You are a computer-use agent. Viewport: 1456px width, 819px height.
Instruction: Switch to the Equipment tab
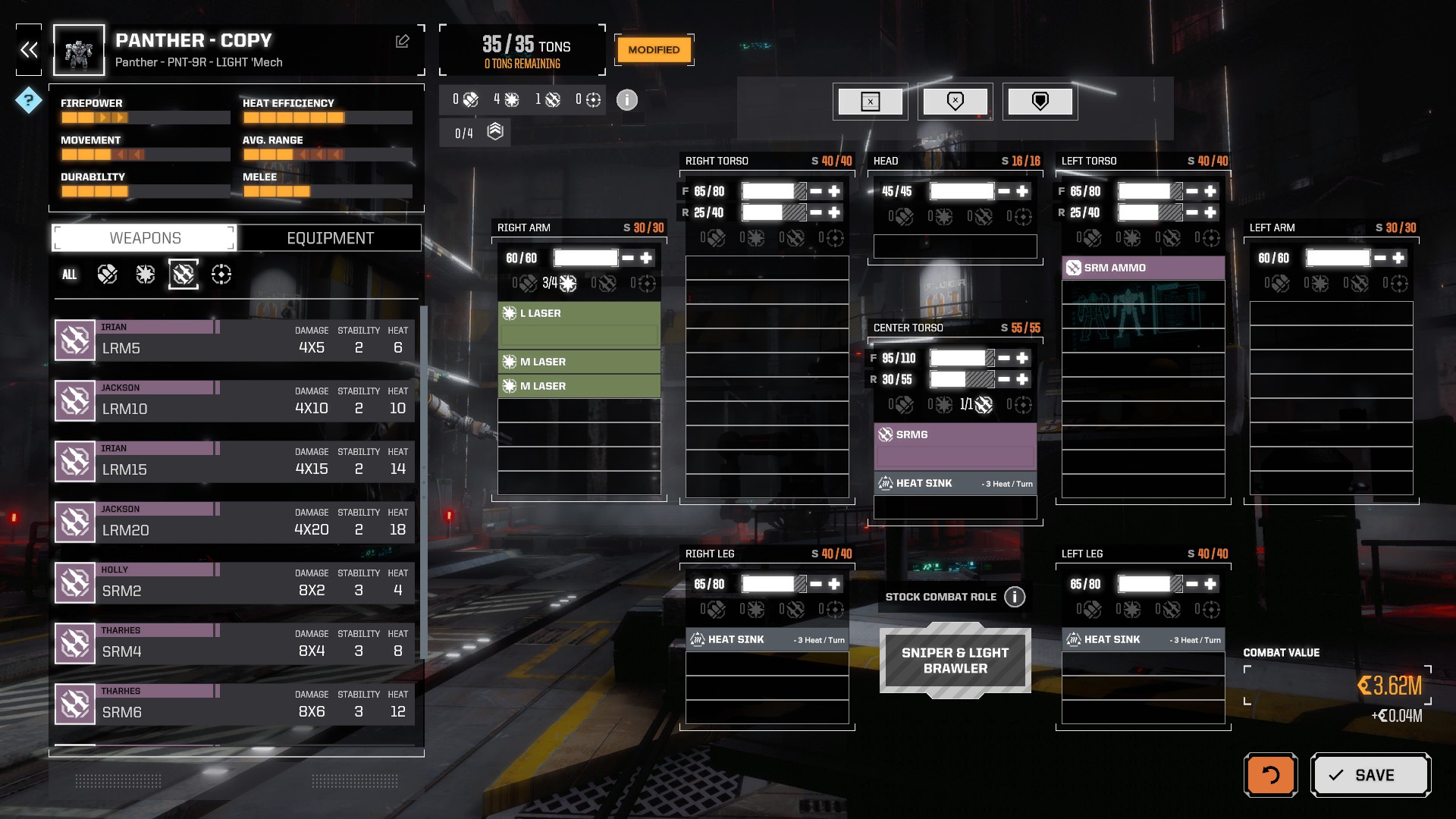330,238
